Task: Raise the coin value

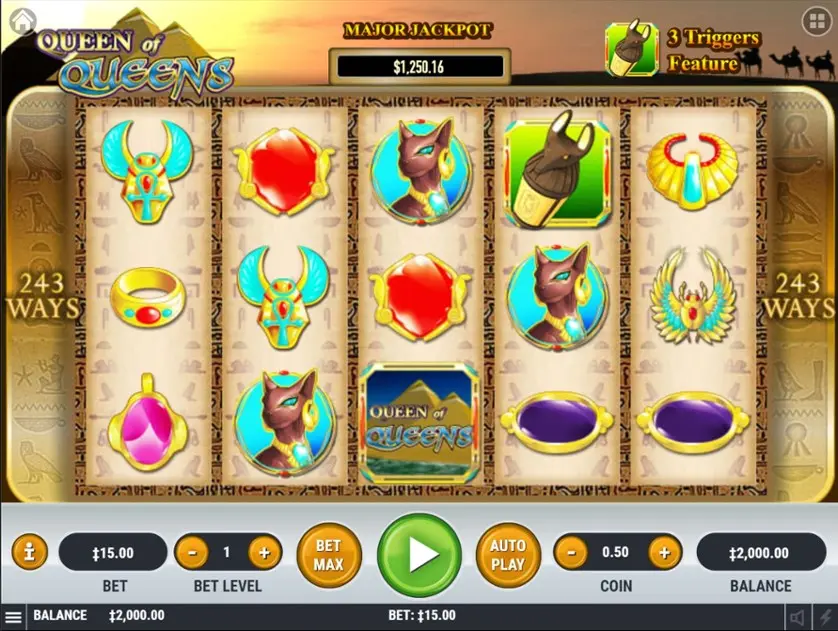Action: tap(663, 552)
